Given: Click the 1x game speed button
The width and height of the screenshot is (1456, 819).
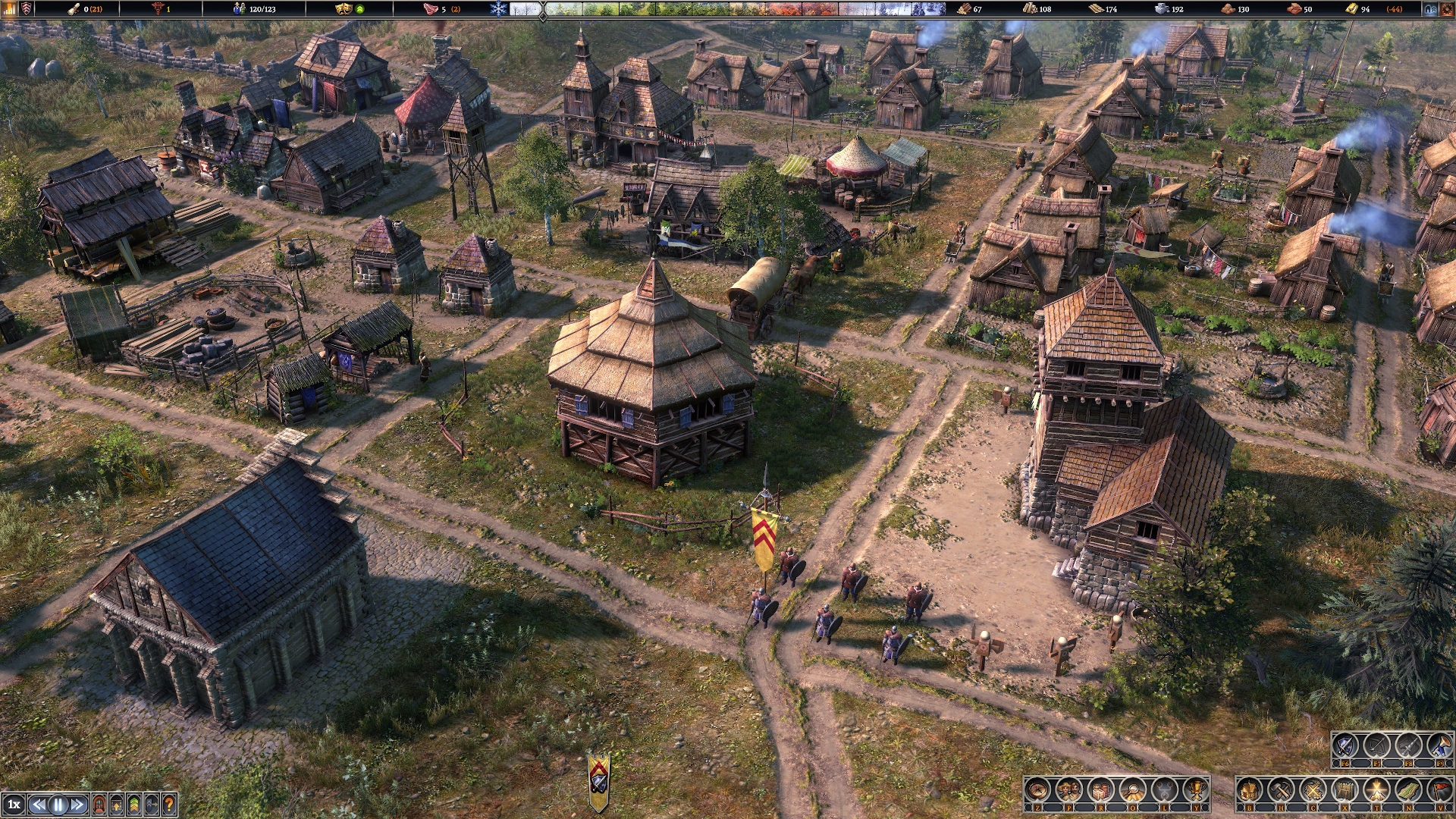Looking at the screenshot, I should tap(14, 804).
